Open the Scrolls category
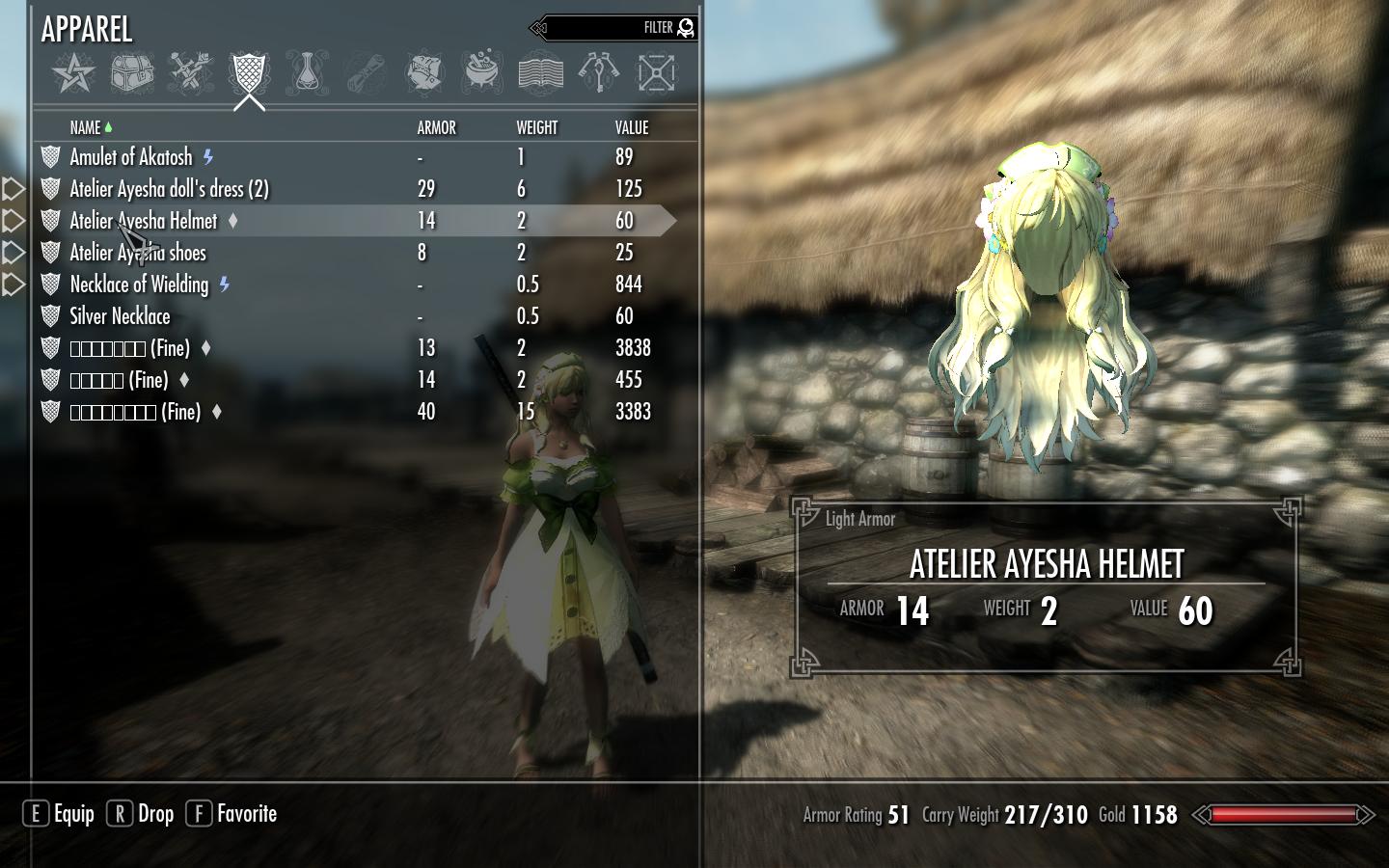The image size is (1389, 868). tap(365, 73)
